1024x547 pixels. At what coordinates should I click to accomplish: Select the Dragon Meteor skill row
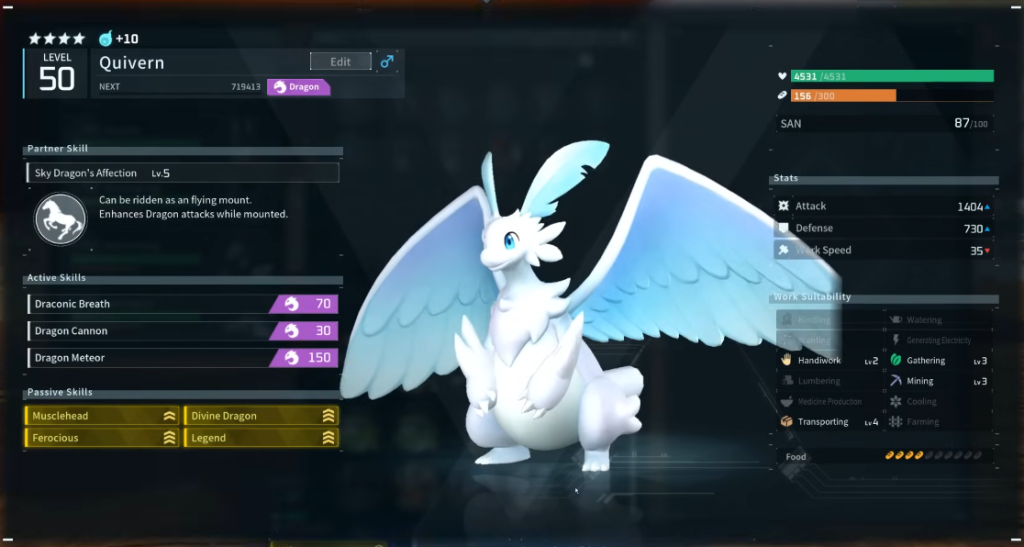click(x=182, y=358)
